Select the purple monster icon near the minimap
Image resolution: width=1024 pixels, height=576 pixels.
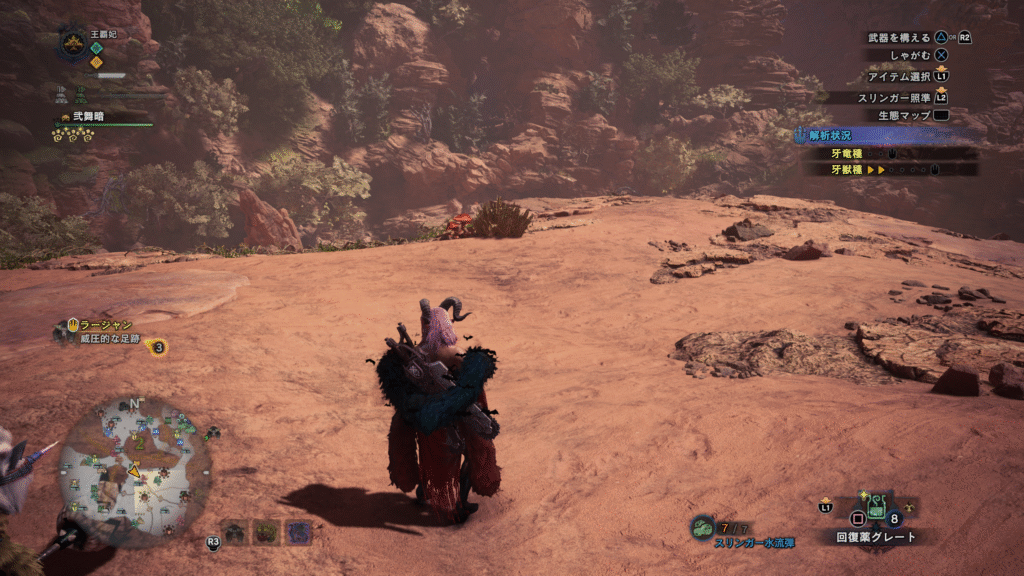pyautogui.click(x=298, y=532)
